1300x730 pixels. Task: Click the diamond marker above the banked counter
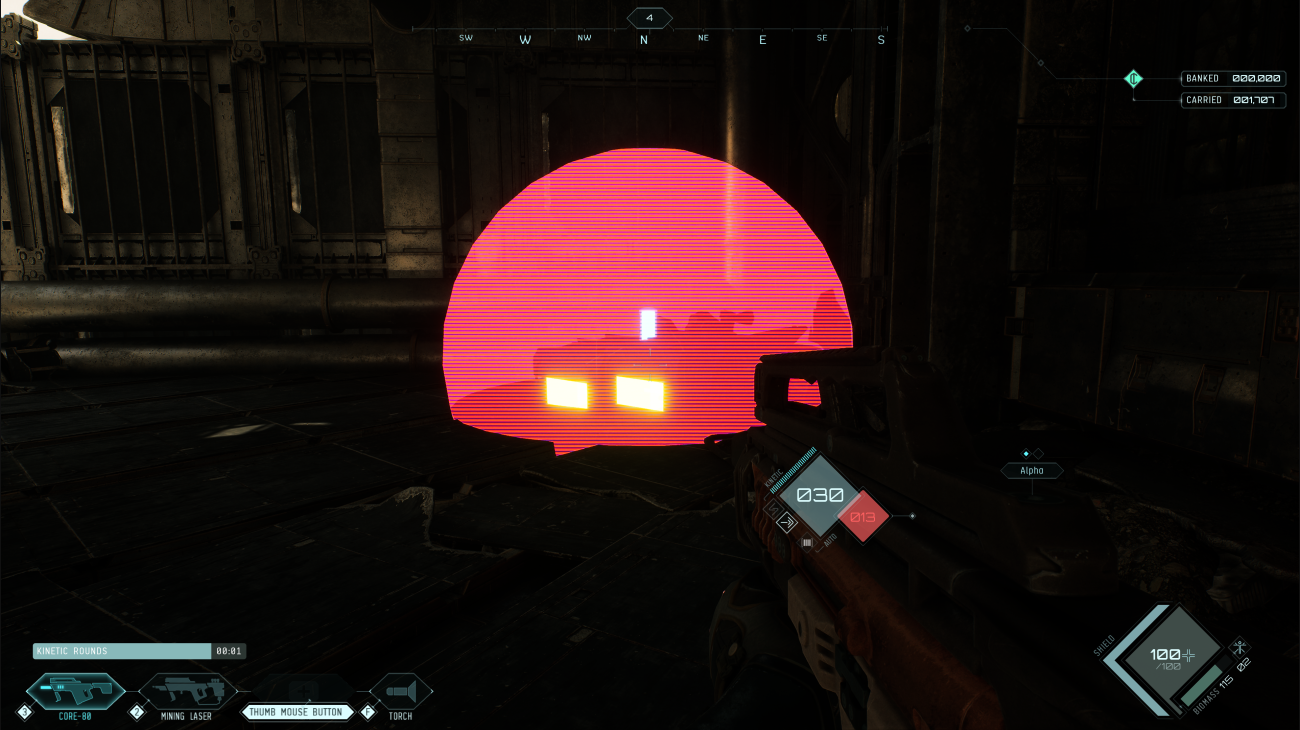point(1134,78)
